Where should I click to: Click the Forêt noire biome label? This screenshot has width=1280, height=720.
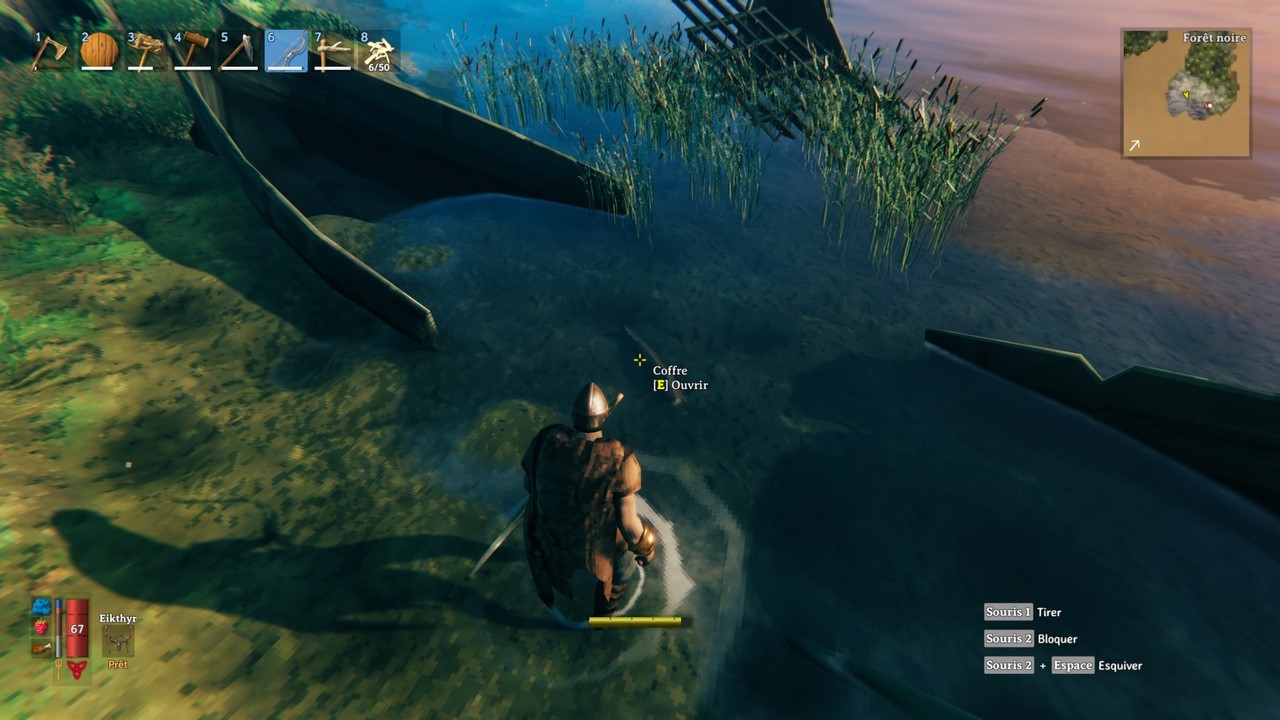click(x=1214, y=37)
